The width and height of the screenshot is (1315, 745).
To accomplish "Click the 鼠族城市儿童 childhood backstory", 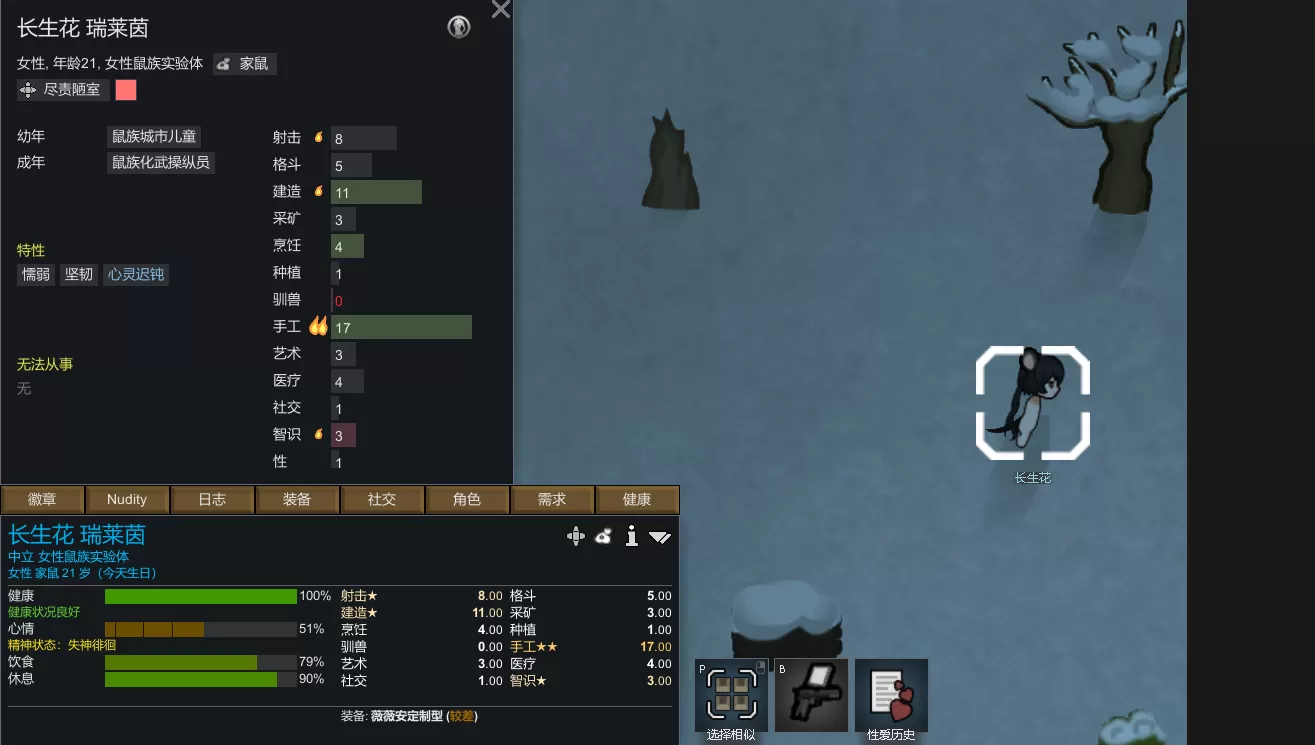I will 154,136.
